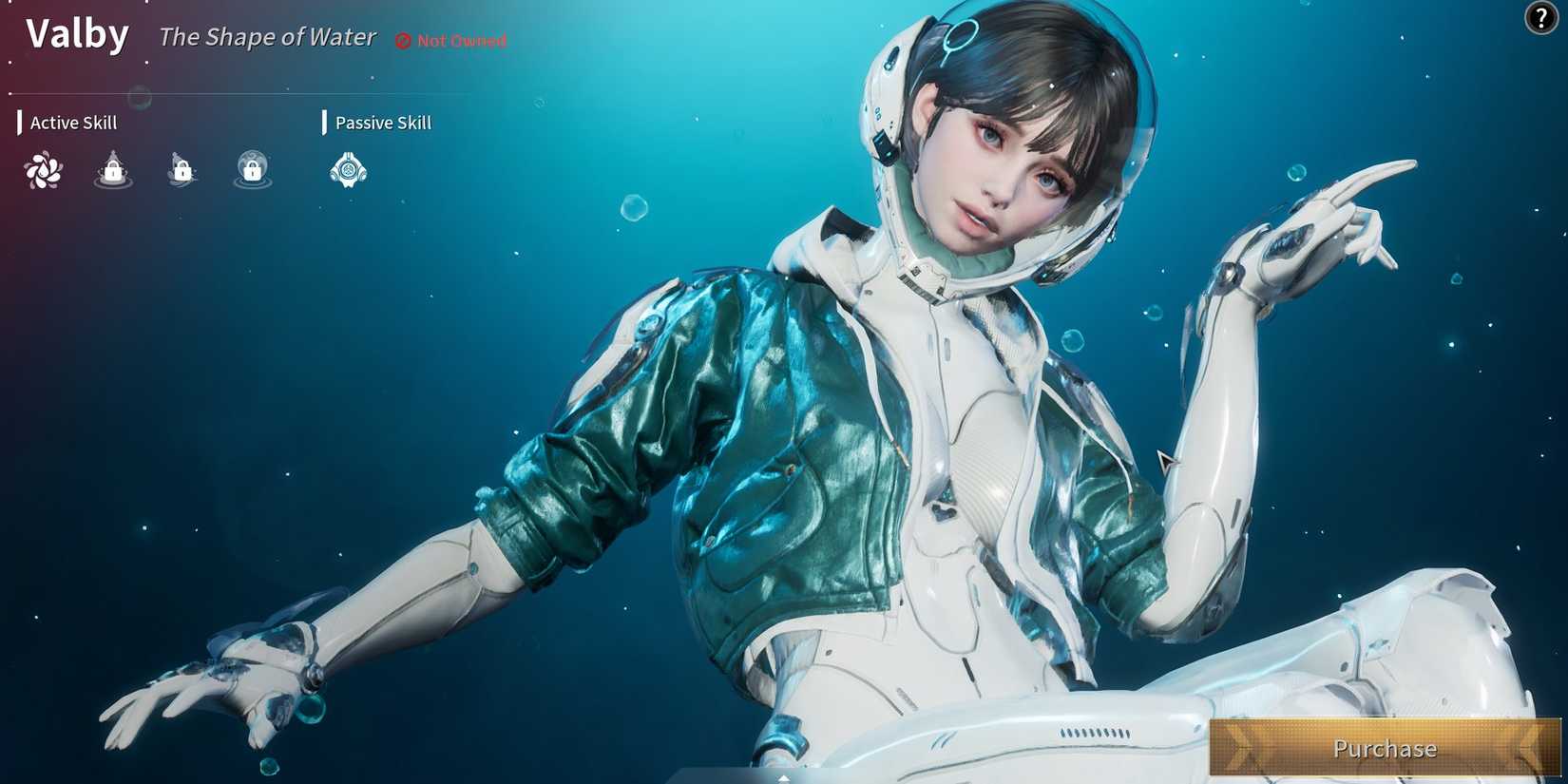
Task: Click the circled Not Owned status icon
Action: pyautogui.click(x=402, y=40)
